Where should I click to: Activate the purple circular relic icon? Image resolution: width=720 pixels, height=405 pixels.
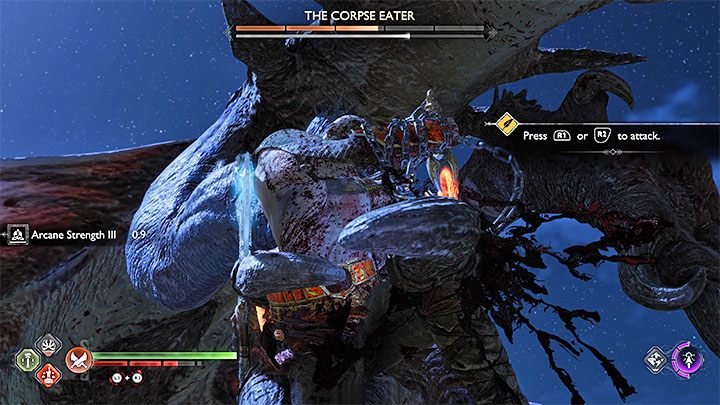687,360
